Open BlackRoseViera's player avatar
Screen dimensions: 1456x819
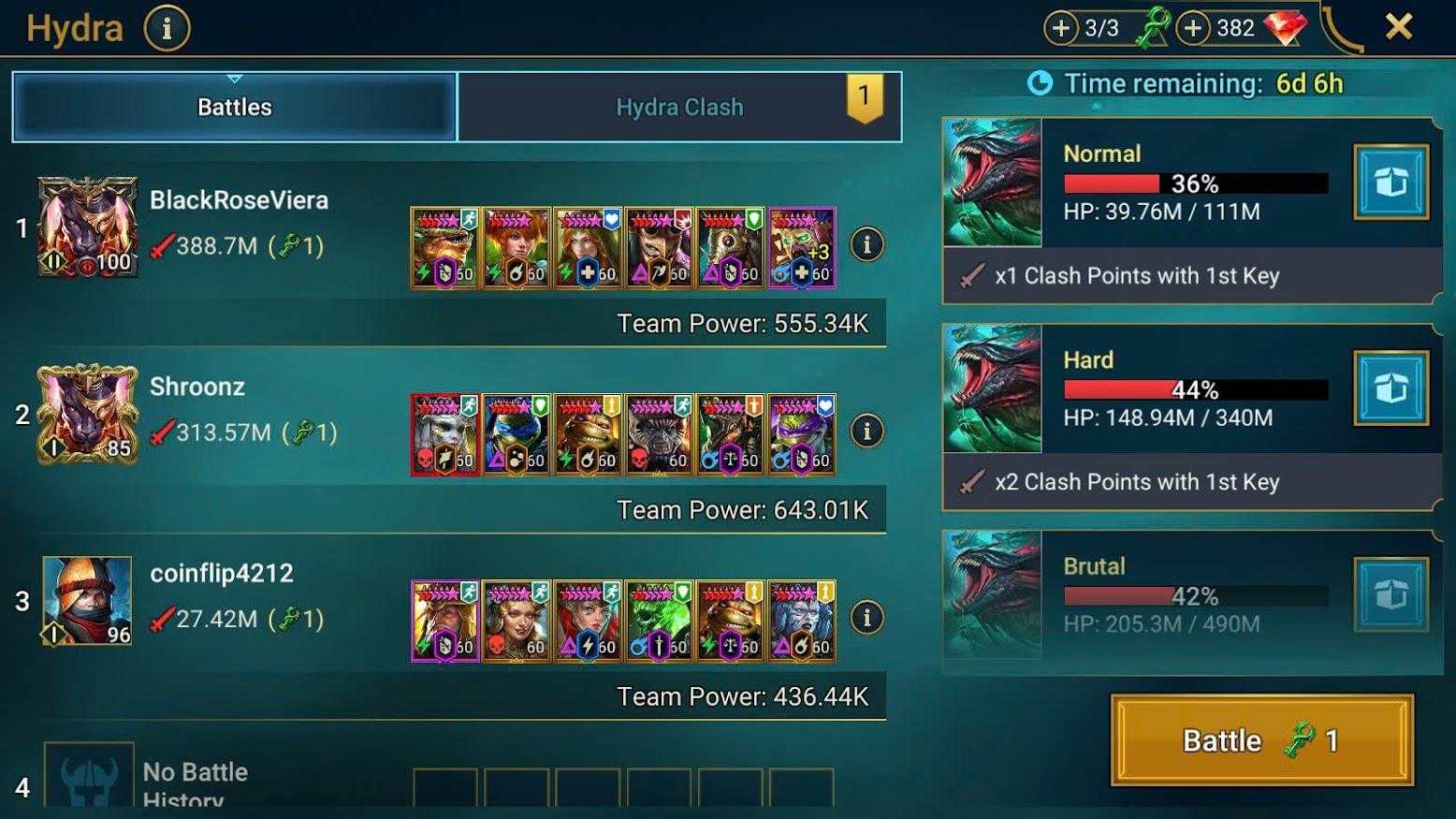coord(88,227)
